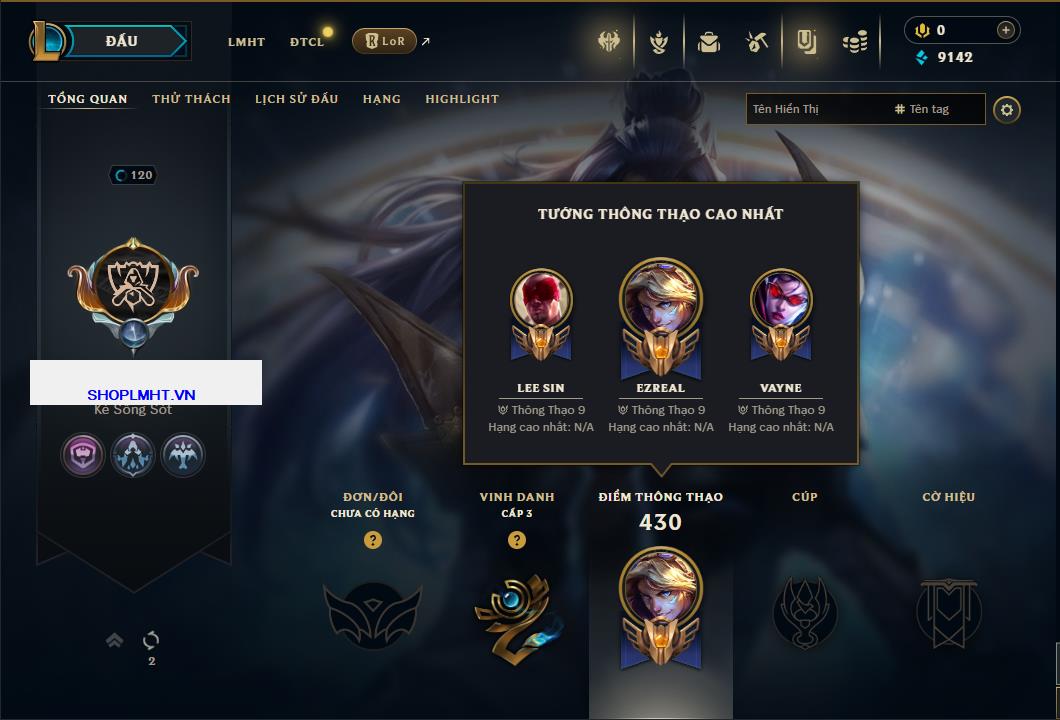1060x720 pixels.
Task: Click the help icon under ĐƠN/ĐÔI
Action: pos(373,540)
